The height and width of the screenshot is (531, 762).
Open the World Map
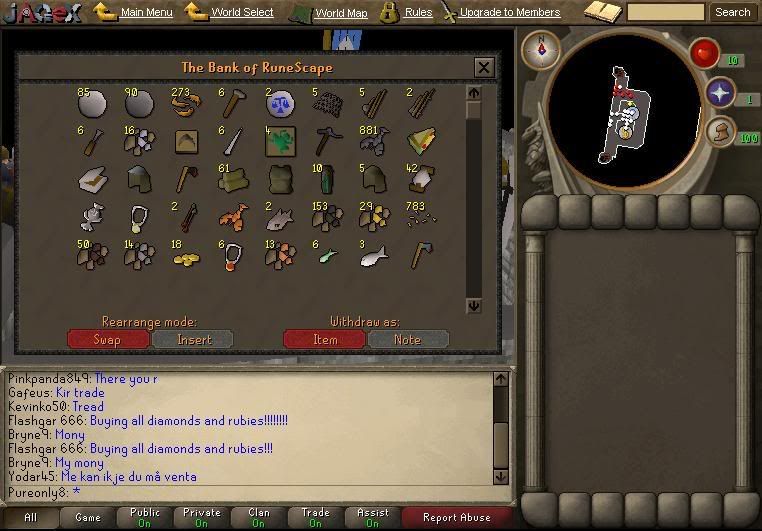point(341,13)
